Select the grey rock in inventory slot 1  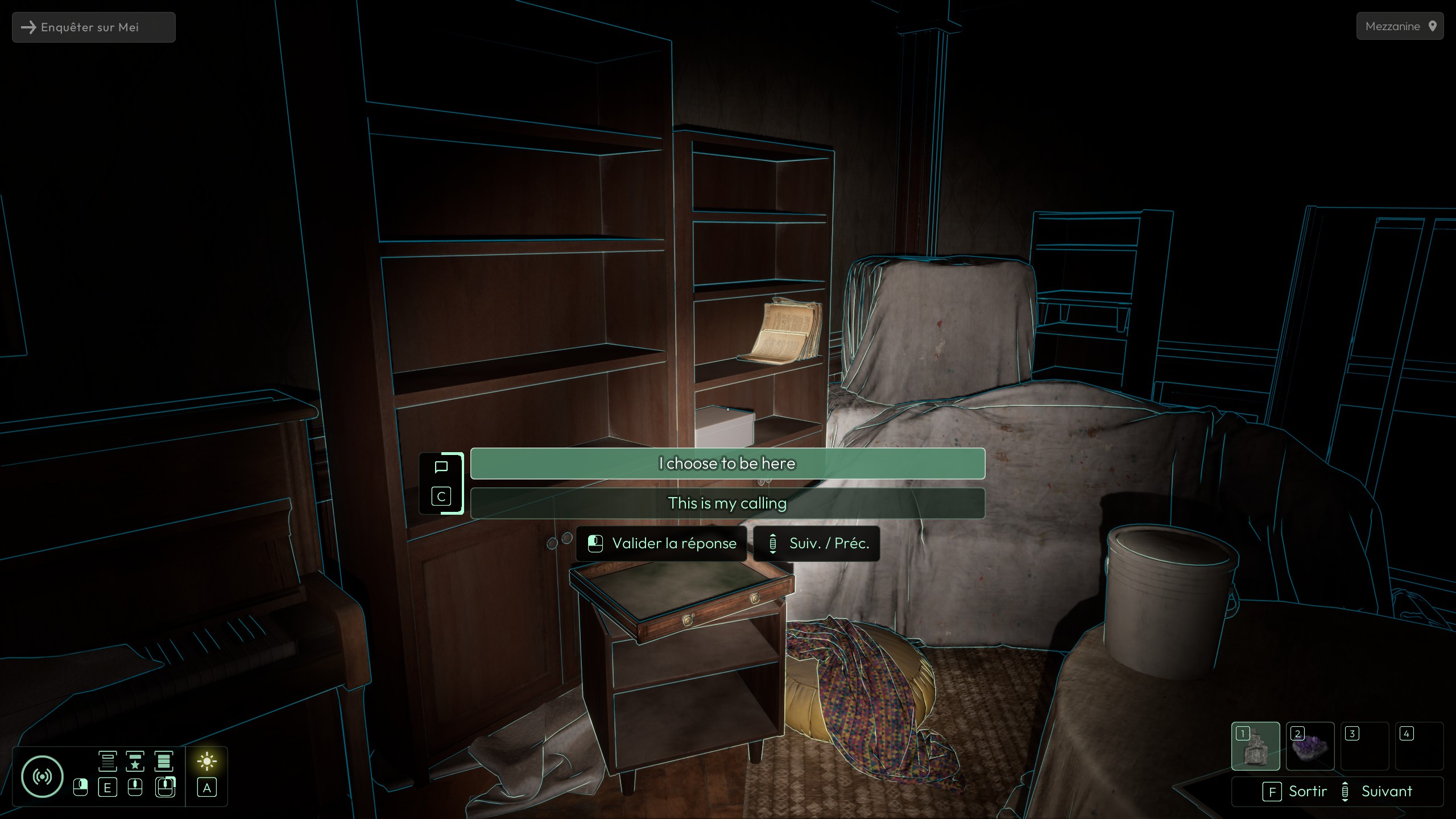pos(1255,746)
